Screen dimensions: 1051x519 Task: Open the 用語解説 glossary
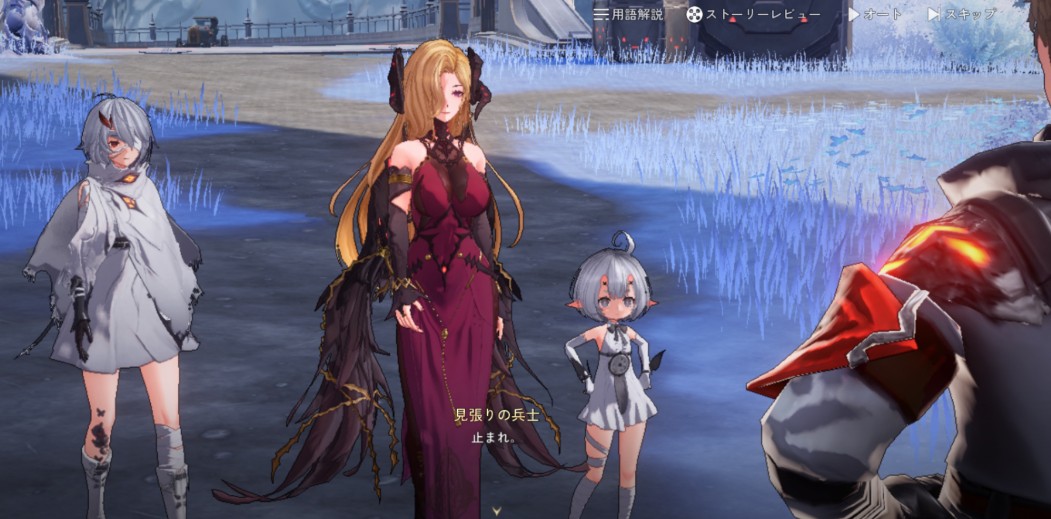628,14
